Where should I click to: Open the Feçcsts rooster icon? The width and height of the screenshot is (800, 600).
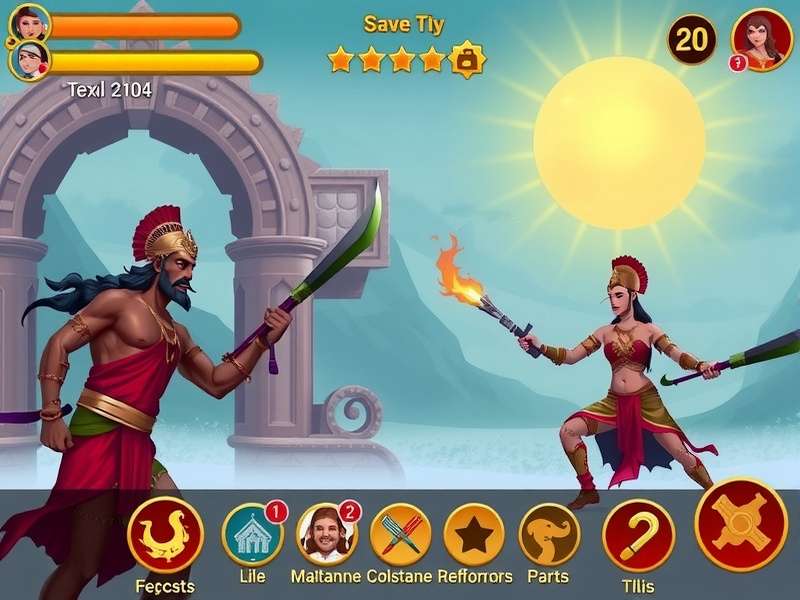[165, 534]
